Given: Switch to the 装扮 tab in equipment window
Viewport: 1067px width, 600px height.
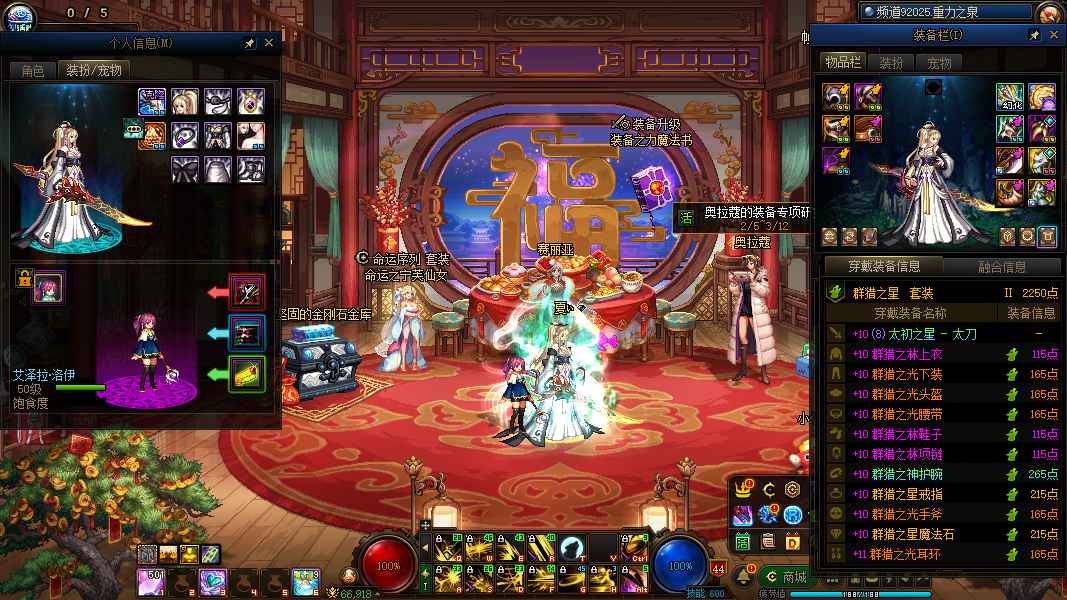Looking at the screenshot, I should point(891,63).
